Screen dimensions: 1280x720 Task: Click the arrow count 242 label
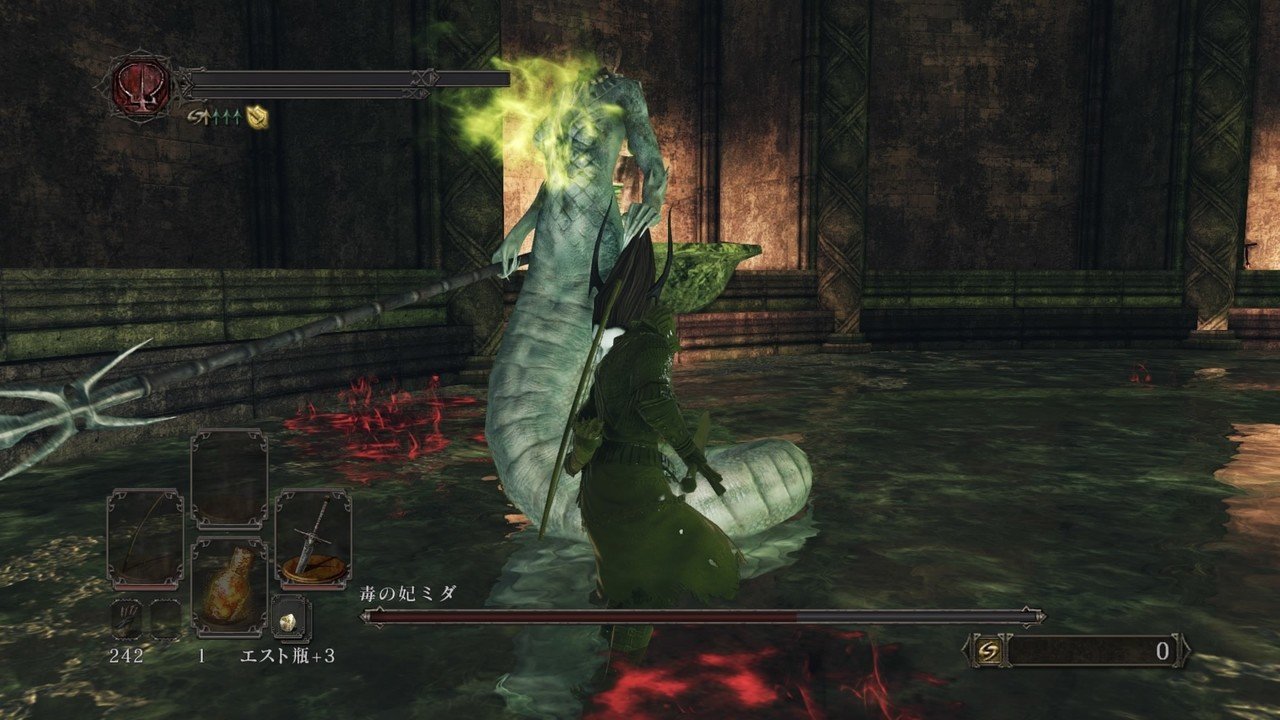point(126,656)
